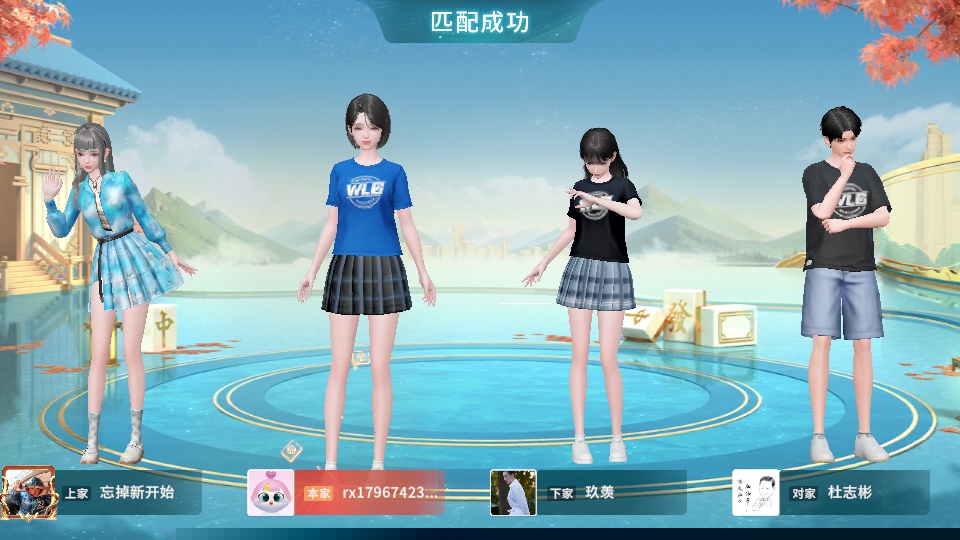960x540 pixels.
Task: View opposite player 杜志彬's avatar
Action: (756, 492)
